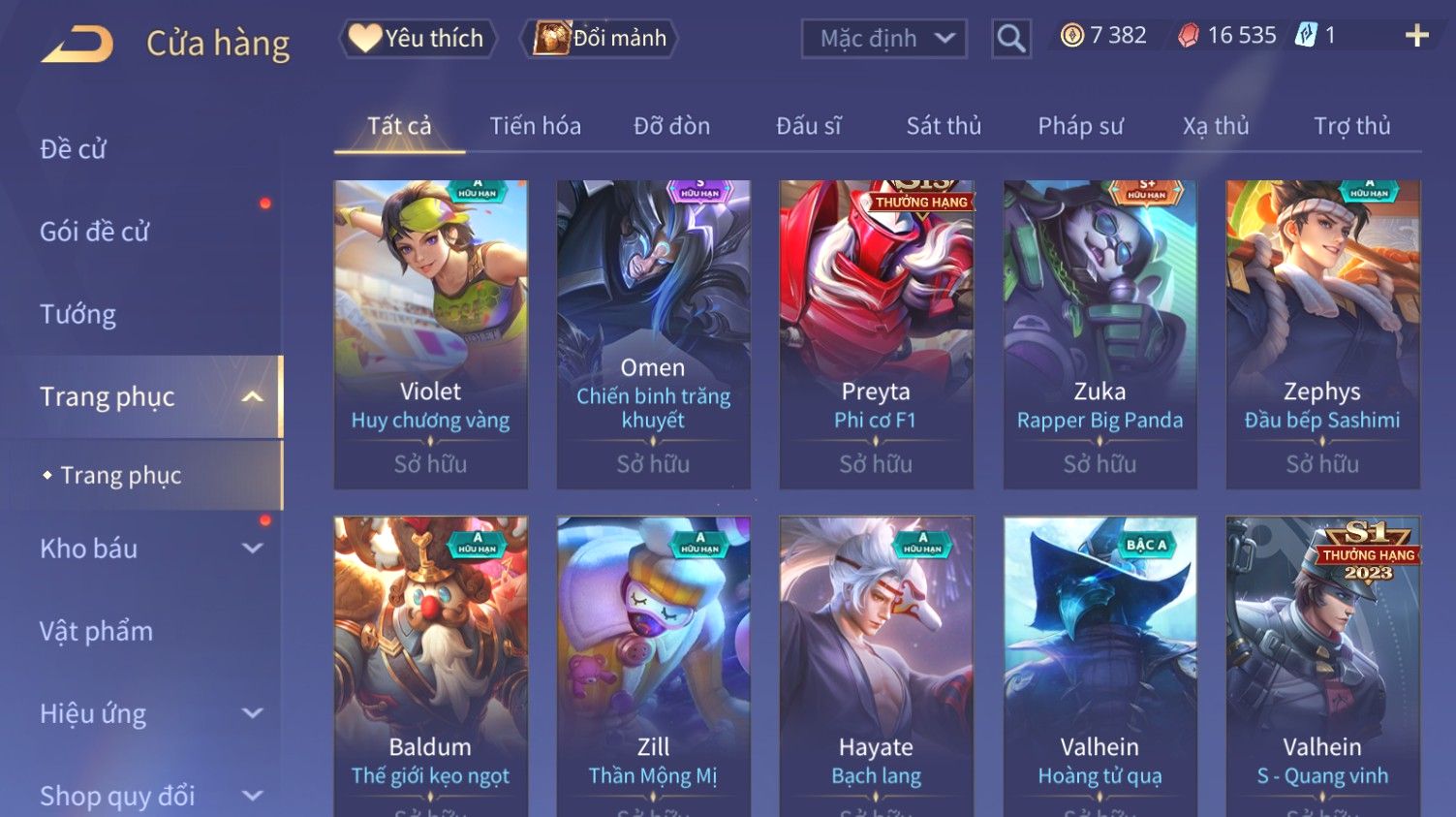Open the Yêu thích favorites list

[418, 39]
